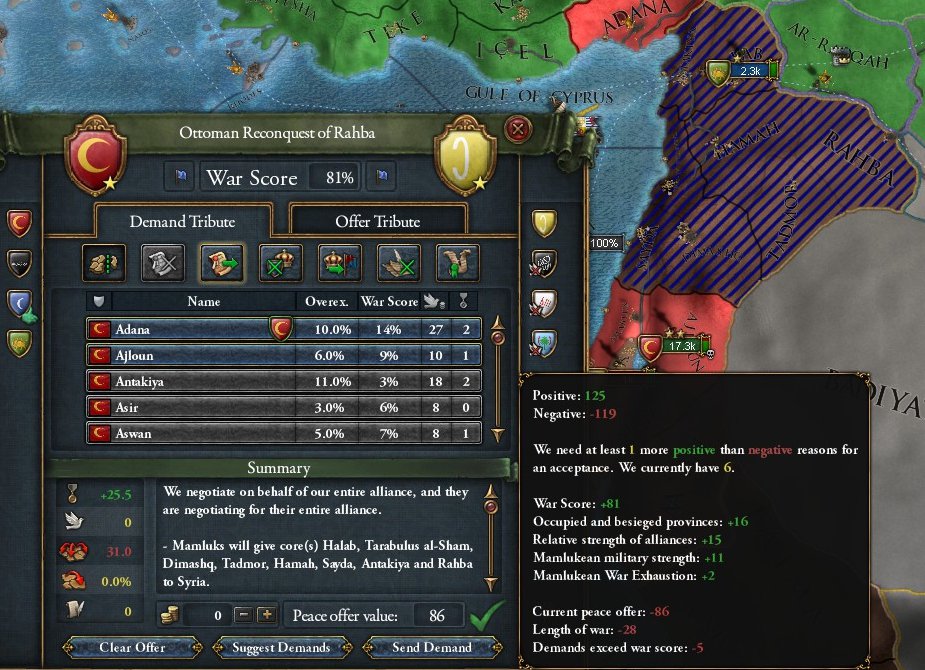
Task: Sort provinces by War Score column
Action: pyautogui.click(x=389, y=301)
